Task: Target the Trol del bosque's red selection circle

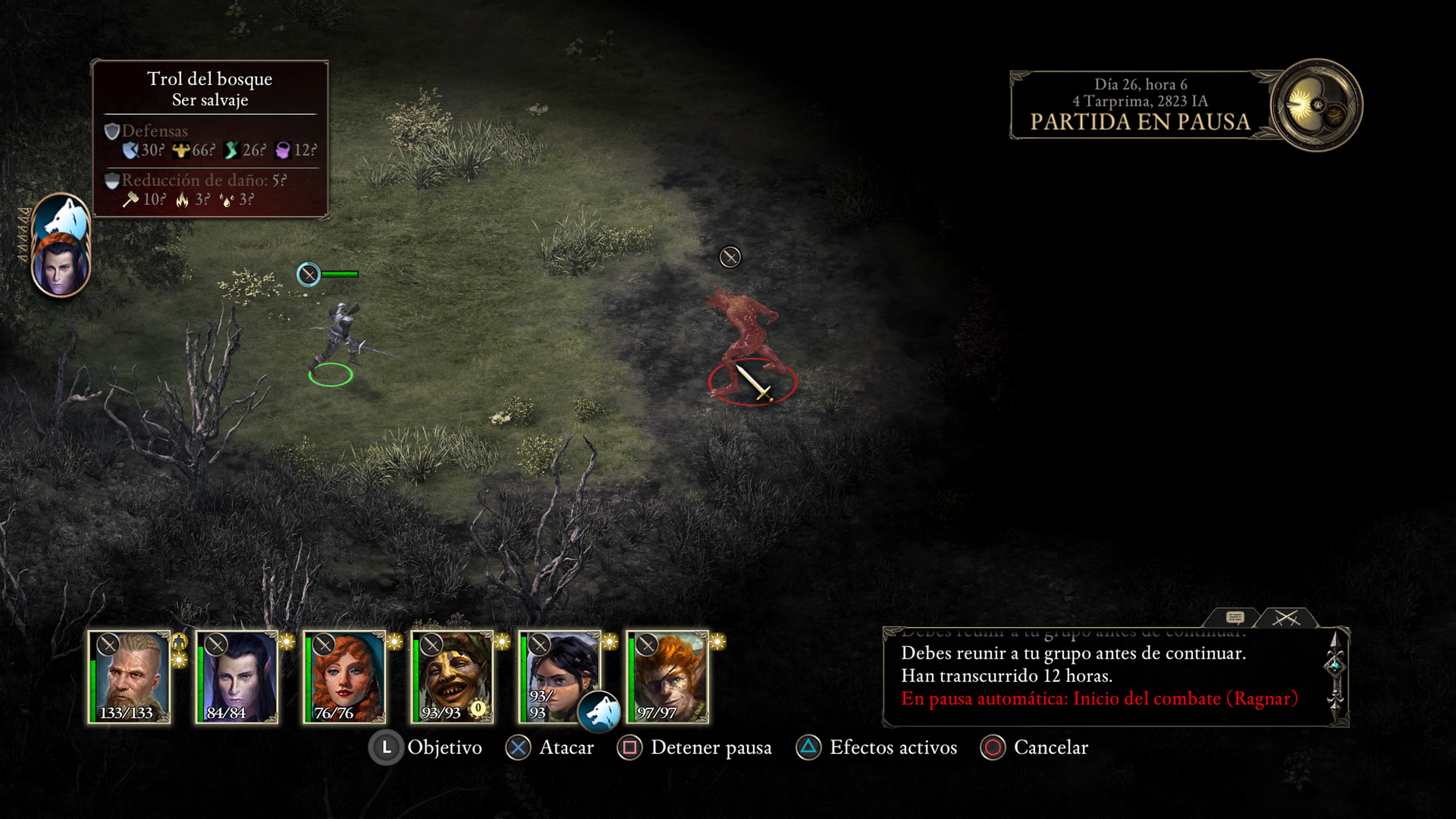Action: 752,382
